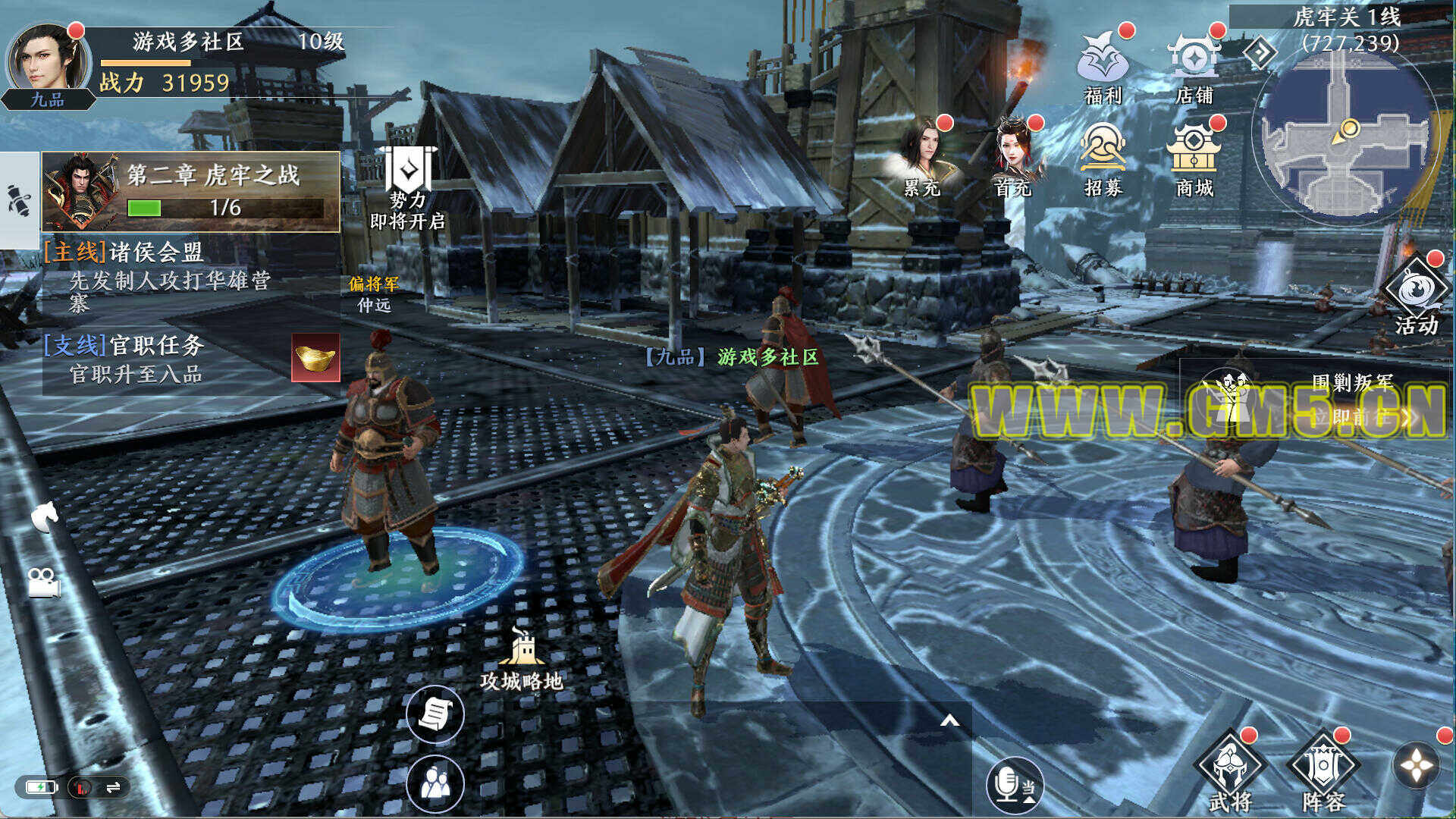Open the player portrait profile

click(47, 61)
